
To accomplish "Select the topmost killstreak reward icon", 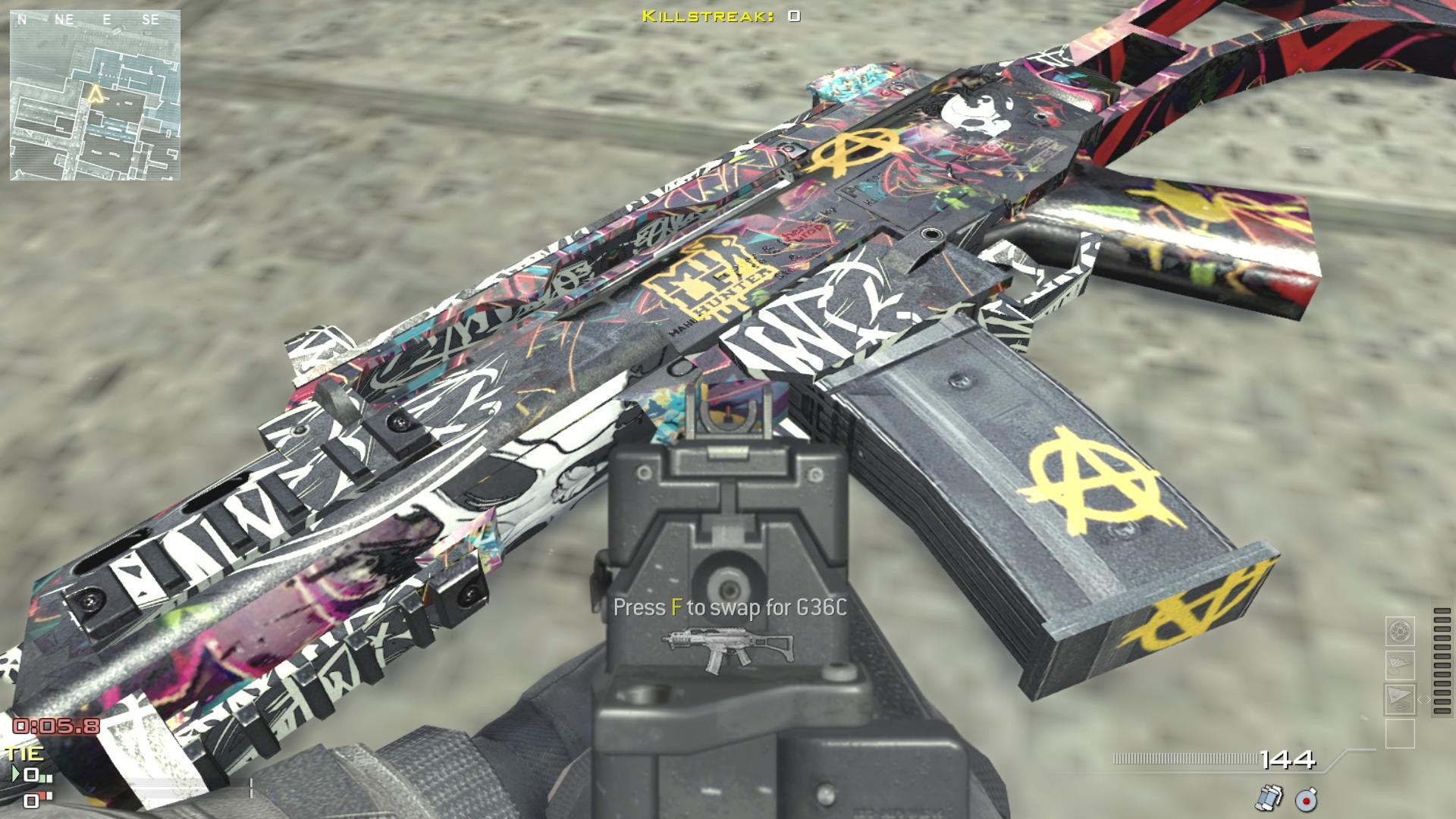I will [x=1399, y=632].
